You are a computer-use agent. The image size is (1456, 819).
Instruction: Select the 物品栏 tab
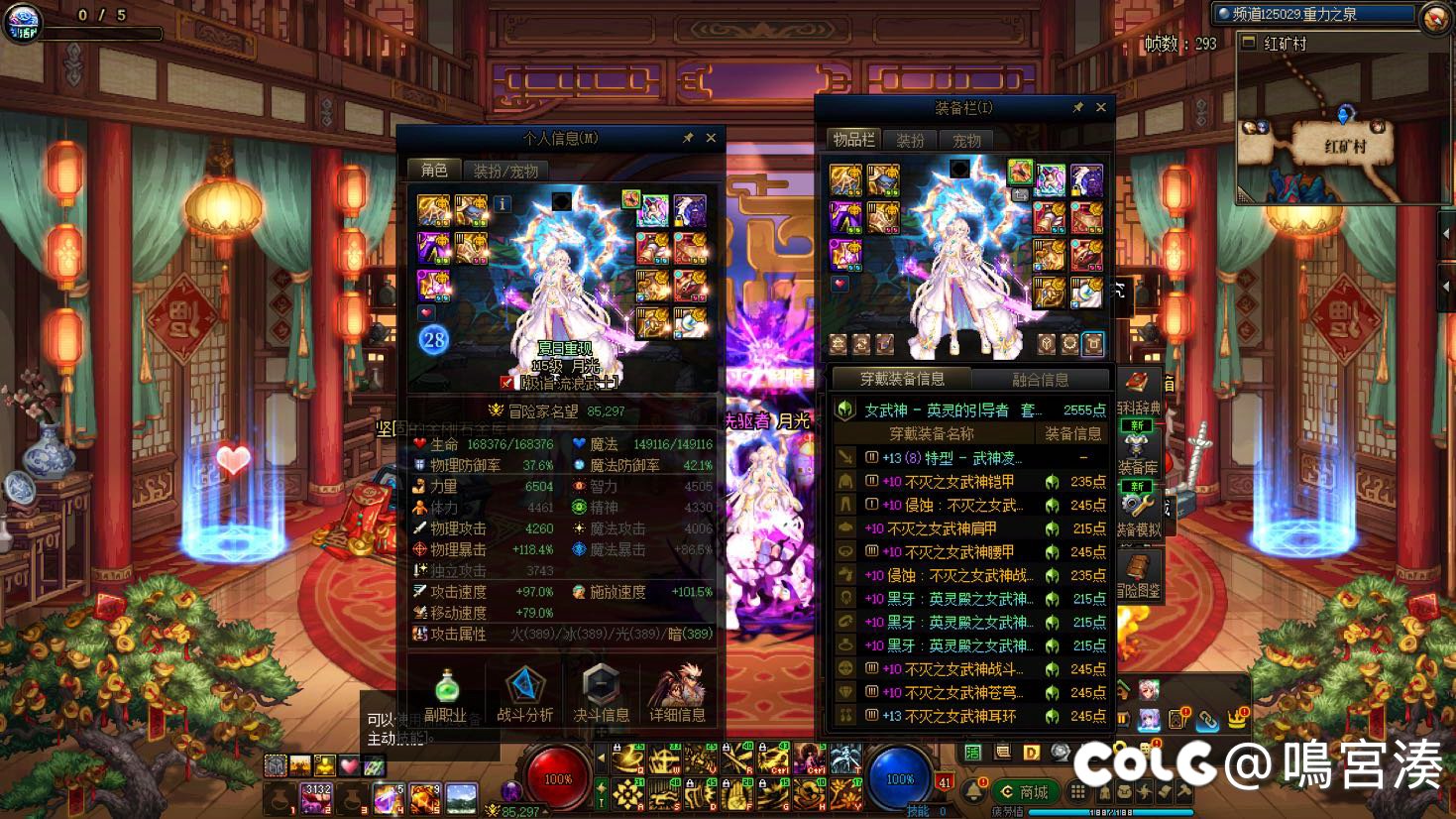[853, 140]
